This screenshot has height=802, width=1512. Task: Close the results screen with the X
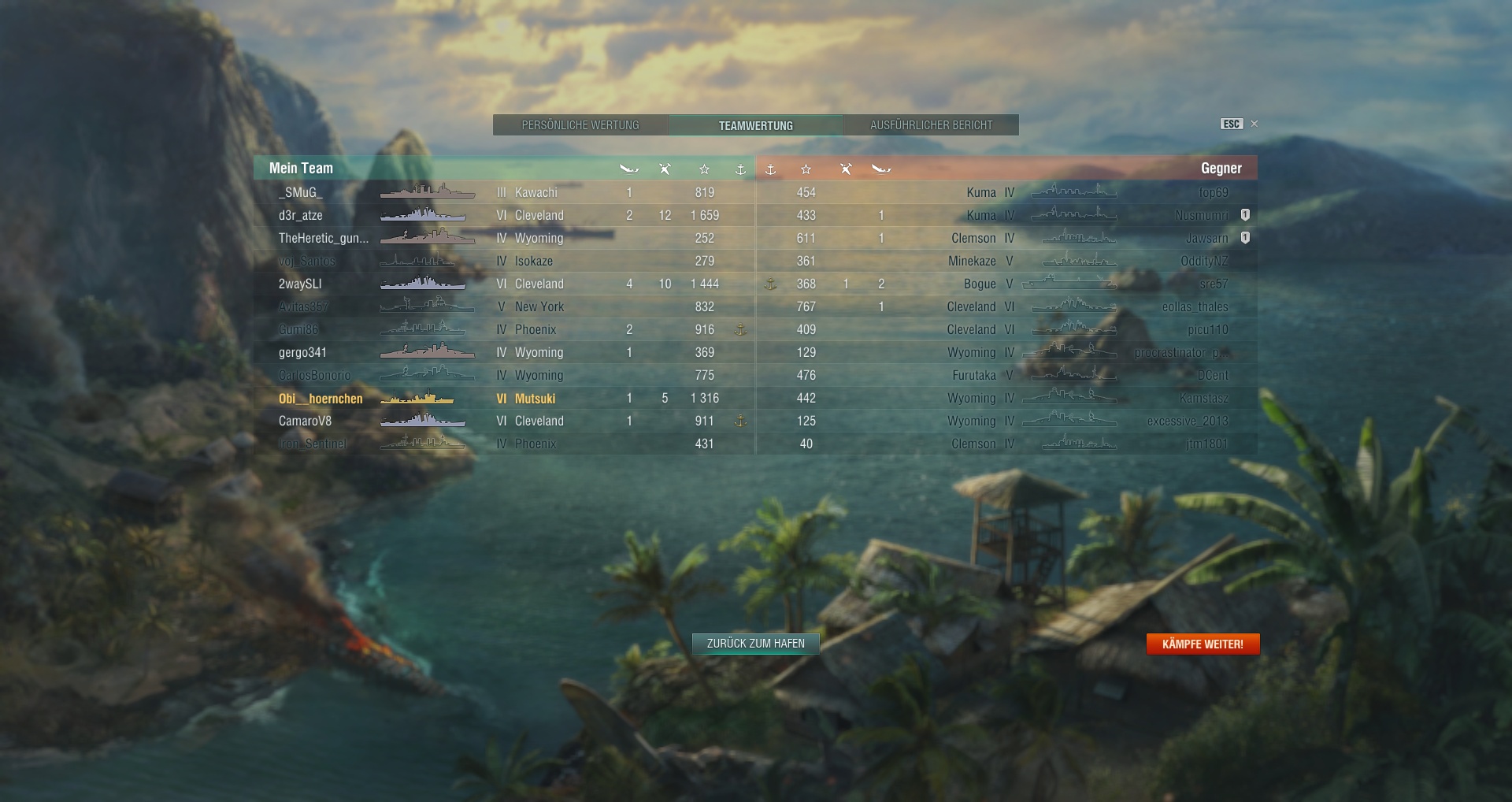point(1254,124)
